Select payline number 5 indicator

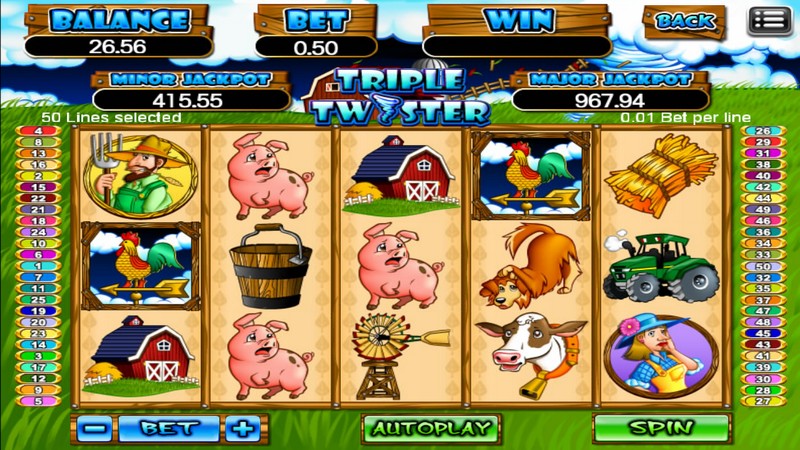pos(39,401)
